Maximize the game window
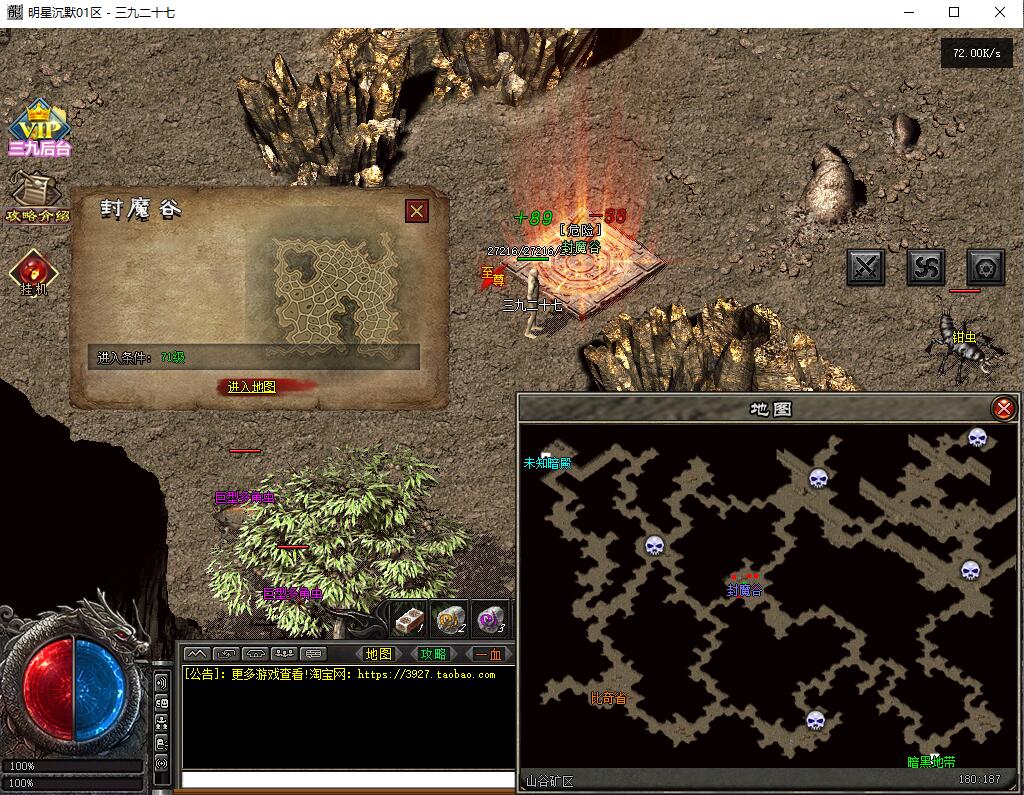This screenshot has height=795, width=1024. pos(954,13)
